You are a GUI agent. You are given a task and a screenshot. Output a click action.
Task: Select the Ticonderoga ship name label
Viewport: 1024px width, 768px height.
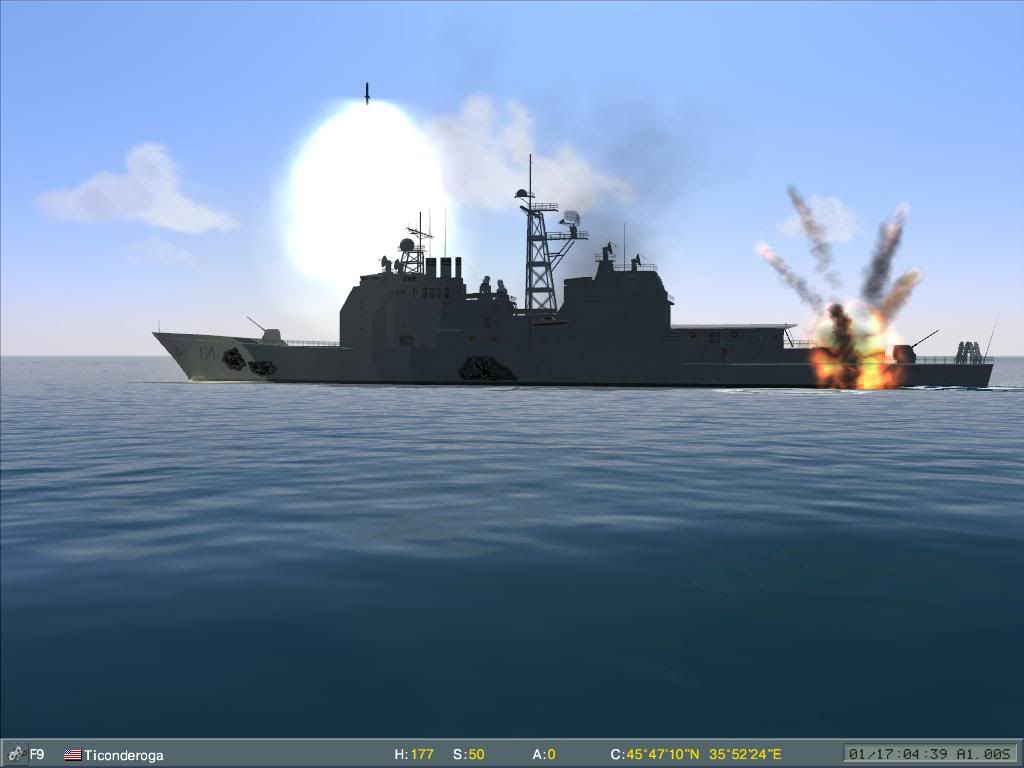tap(123, 755)
